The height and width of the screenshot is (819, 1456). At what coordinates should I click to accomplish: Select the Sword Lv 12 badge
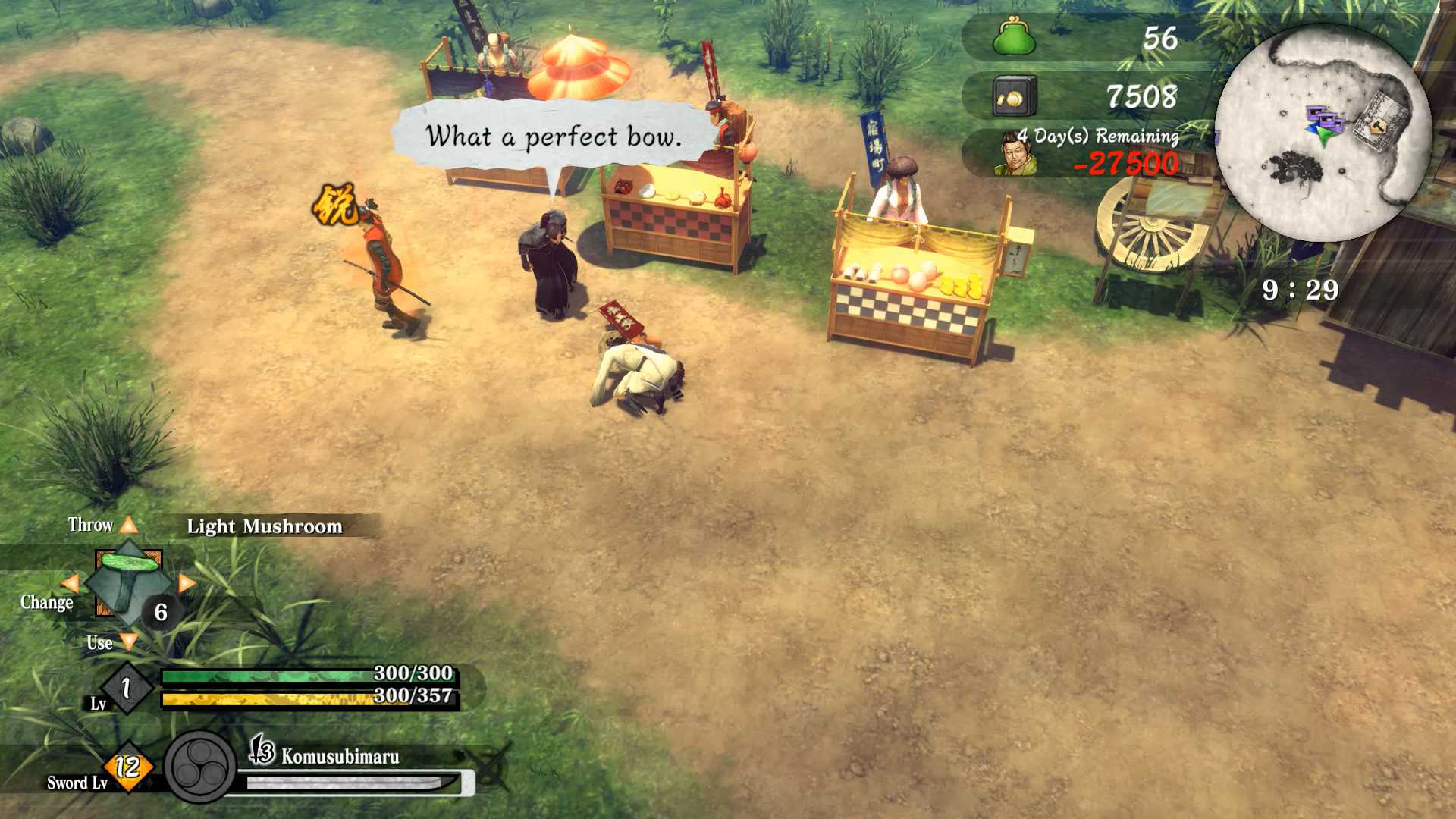pyautogui.click(x=128, y=767)
